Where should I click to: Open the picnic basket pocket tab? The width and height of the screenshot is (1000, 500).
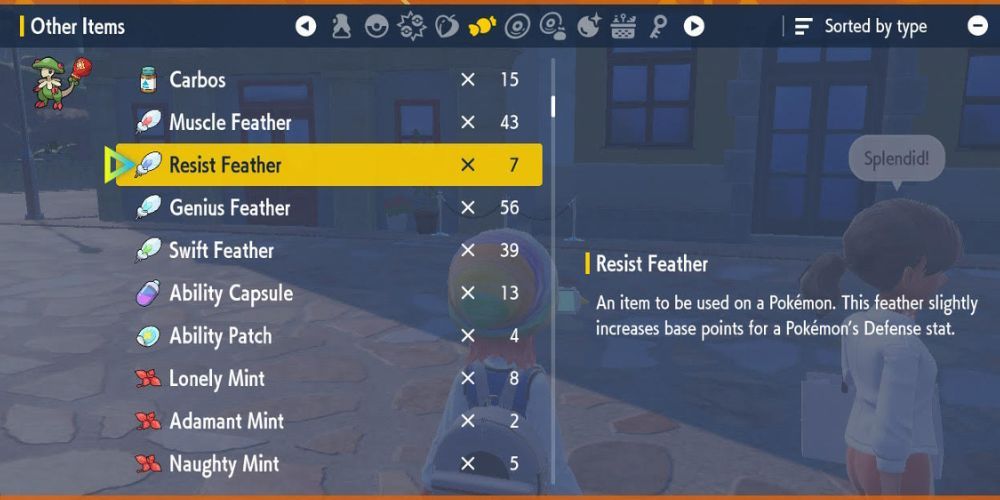click(x=623, y=26)
